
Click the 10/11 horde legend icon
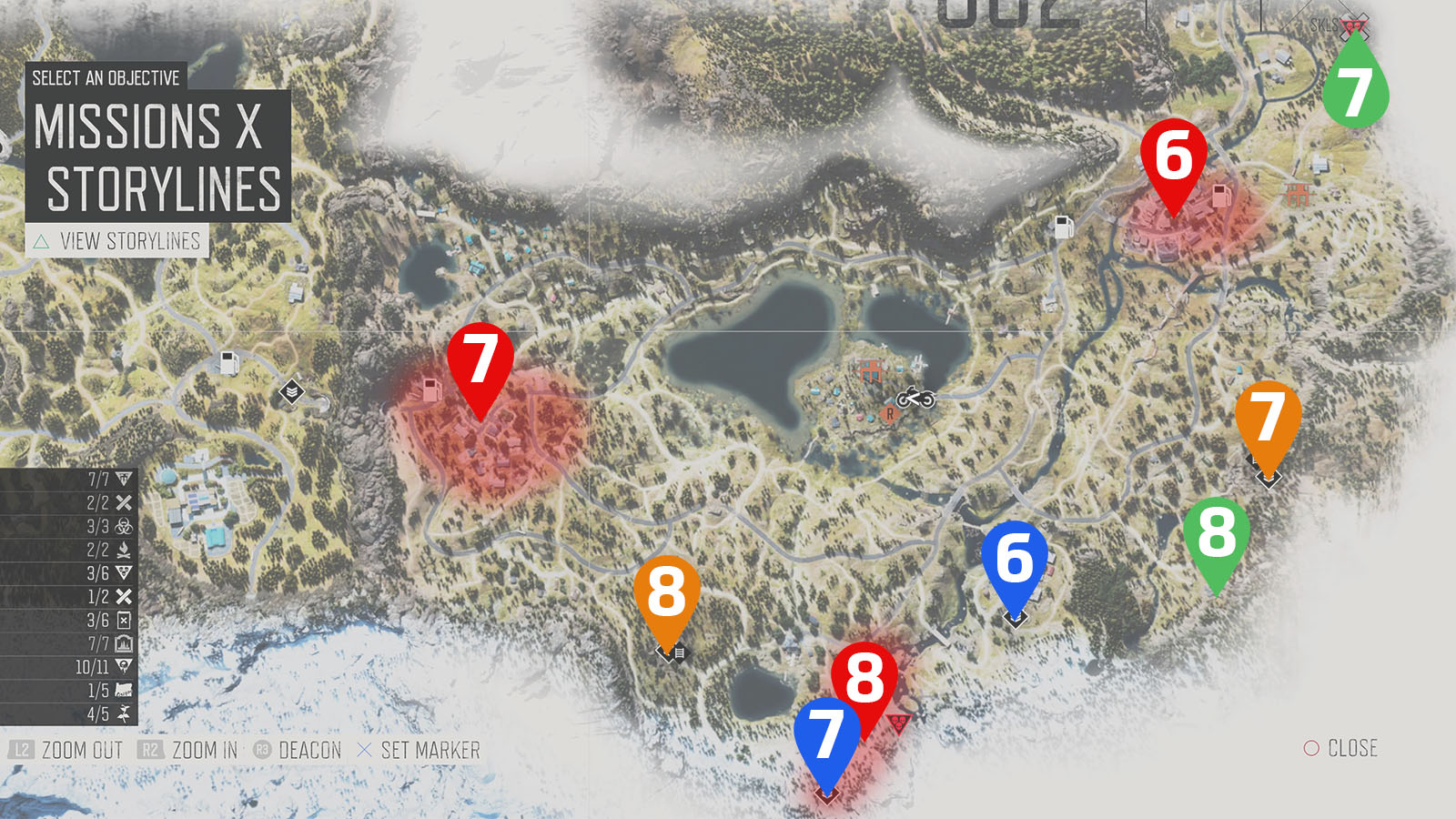coord(125,666)
